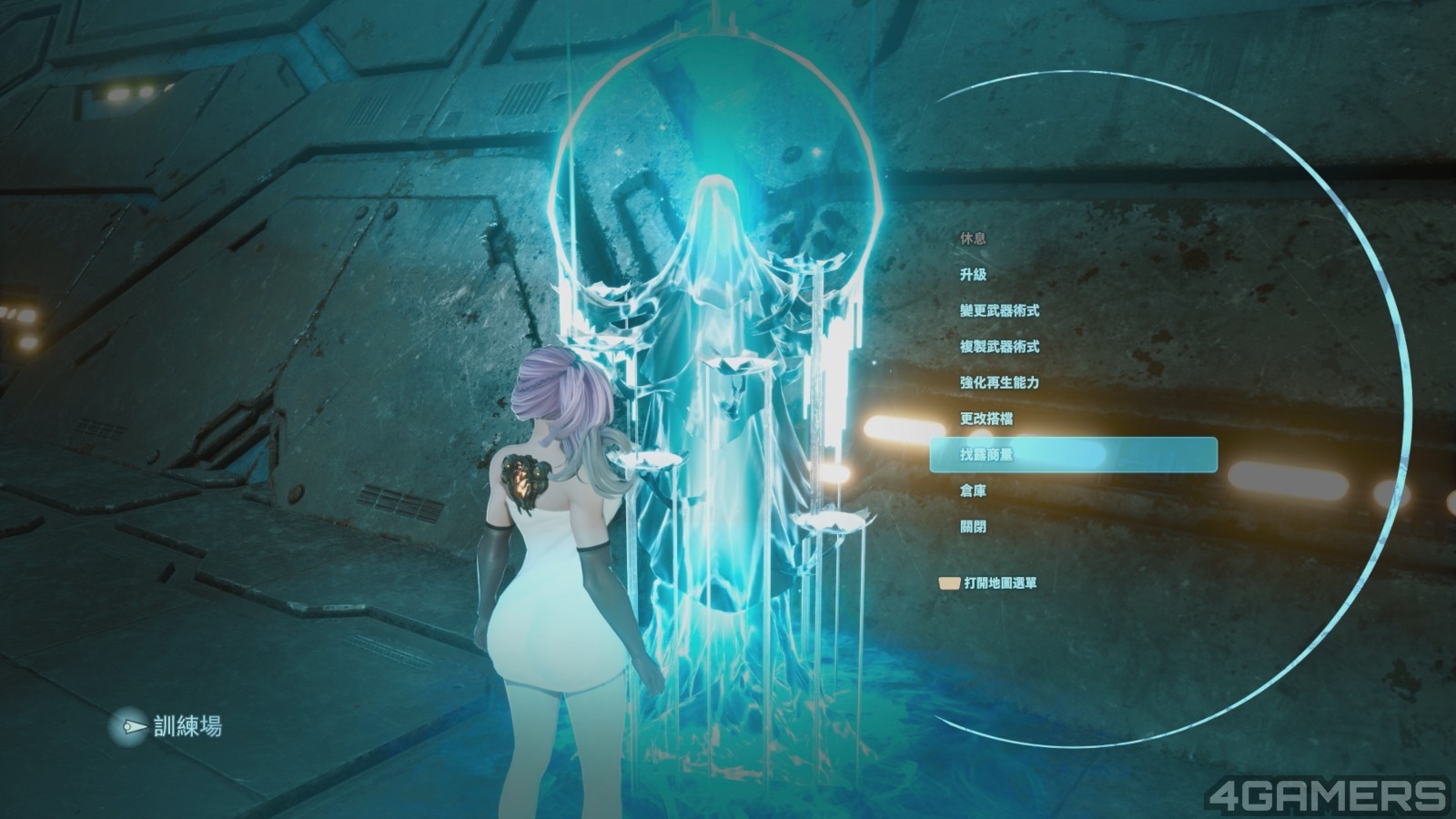
Task: Select the 訓練場 waypoint arrow marker
Action: pyautogui.click(x=135, y=727)
